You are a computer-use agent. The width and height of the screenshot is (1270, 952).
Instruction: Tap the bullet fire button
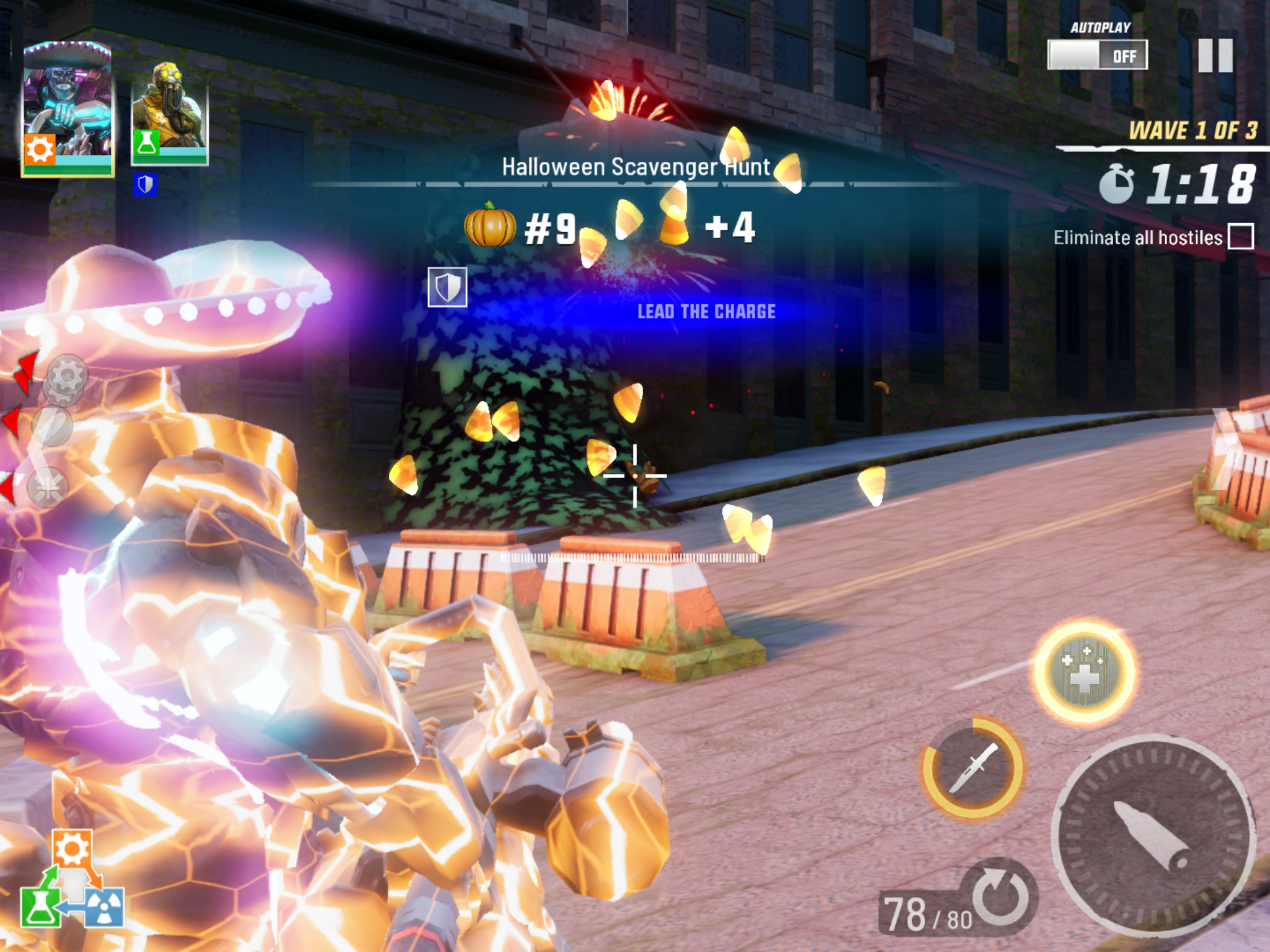[1153, 835]
